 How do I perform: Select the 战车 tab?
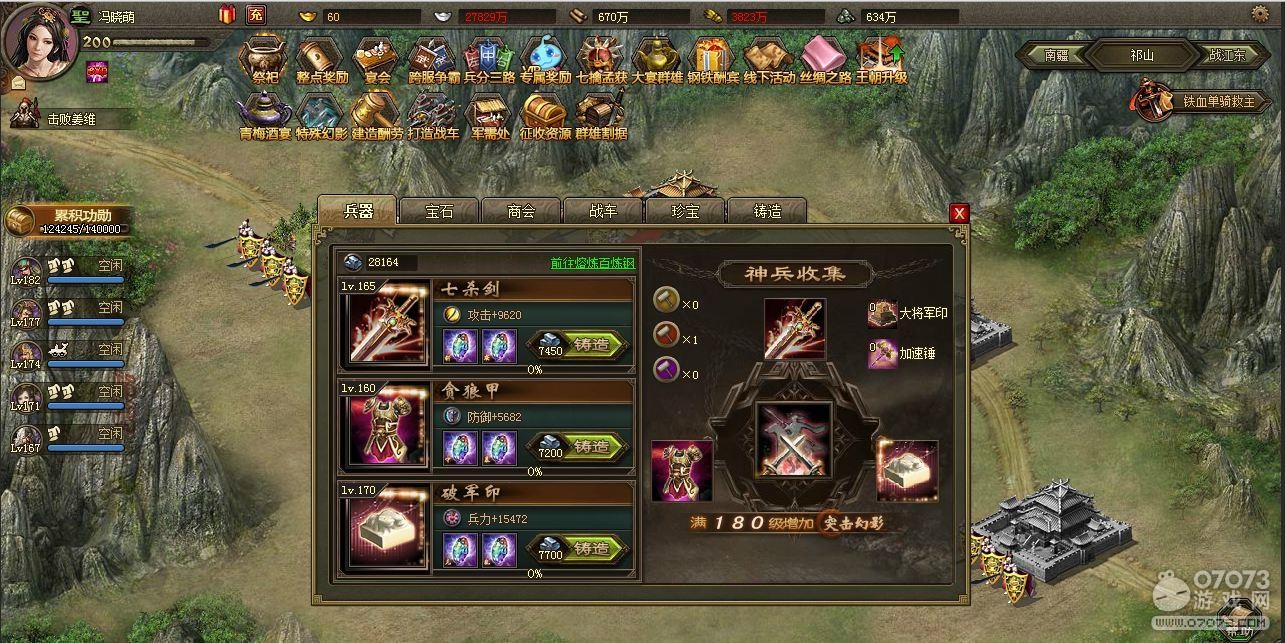(603, 211)
